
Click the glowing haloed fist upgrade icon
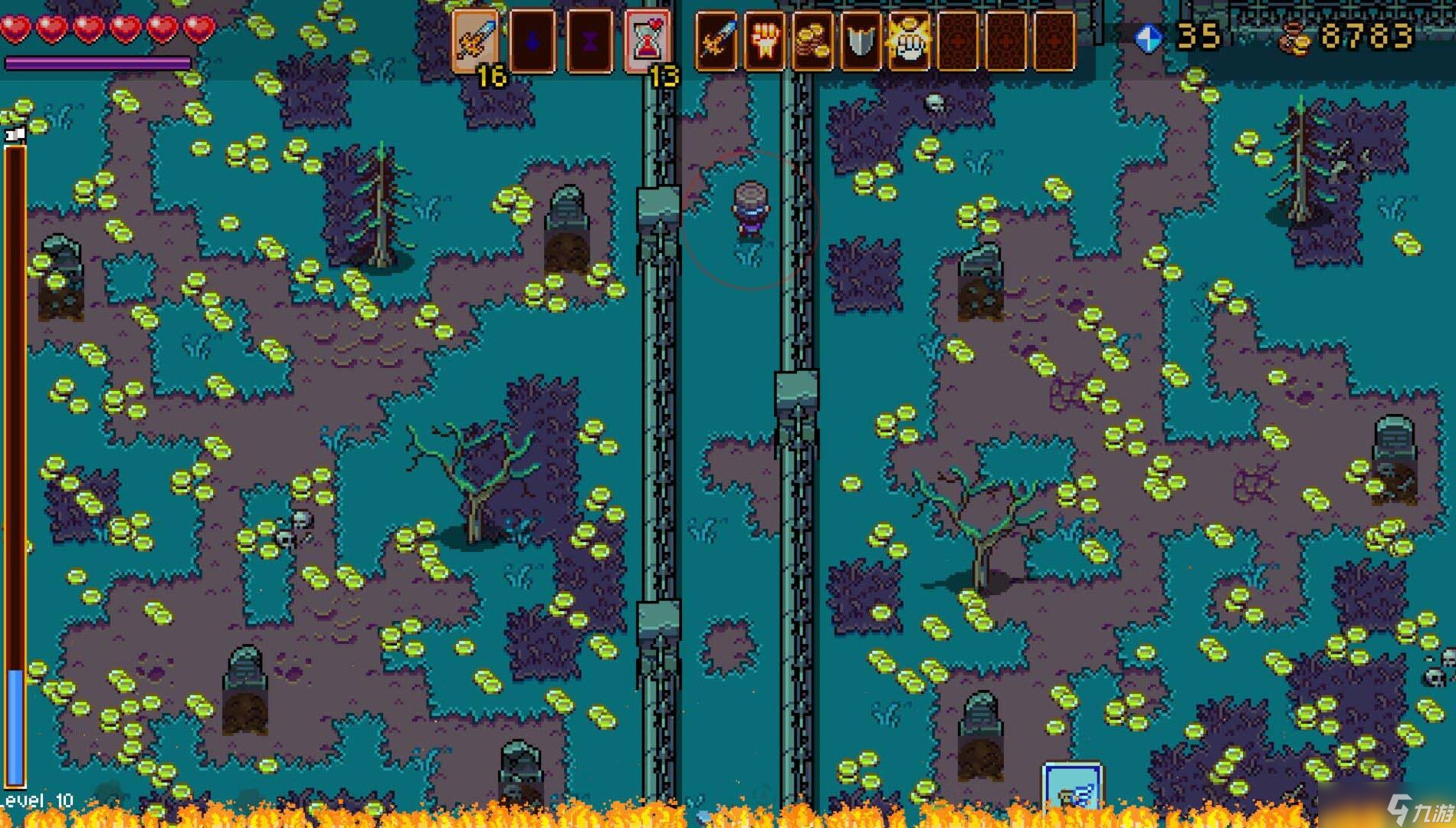point(909,41)
